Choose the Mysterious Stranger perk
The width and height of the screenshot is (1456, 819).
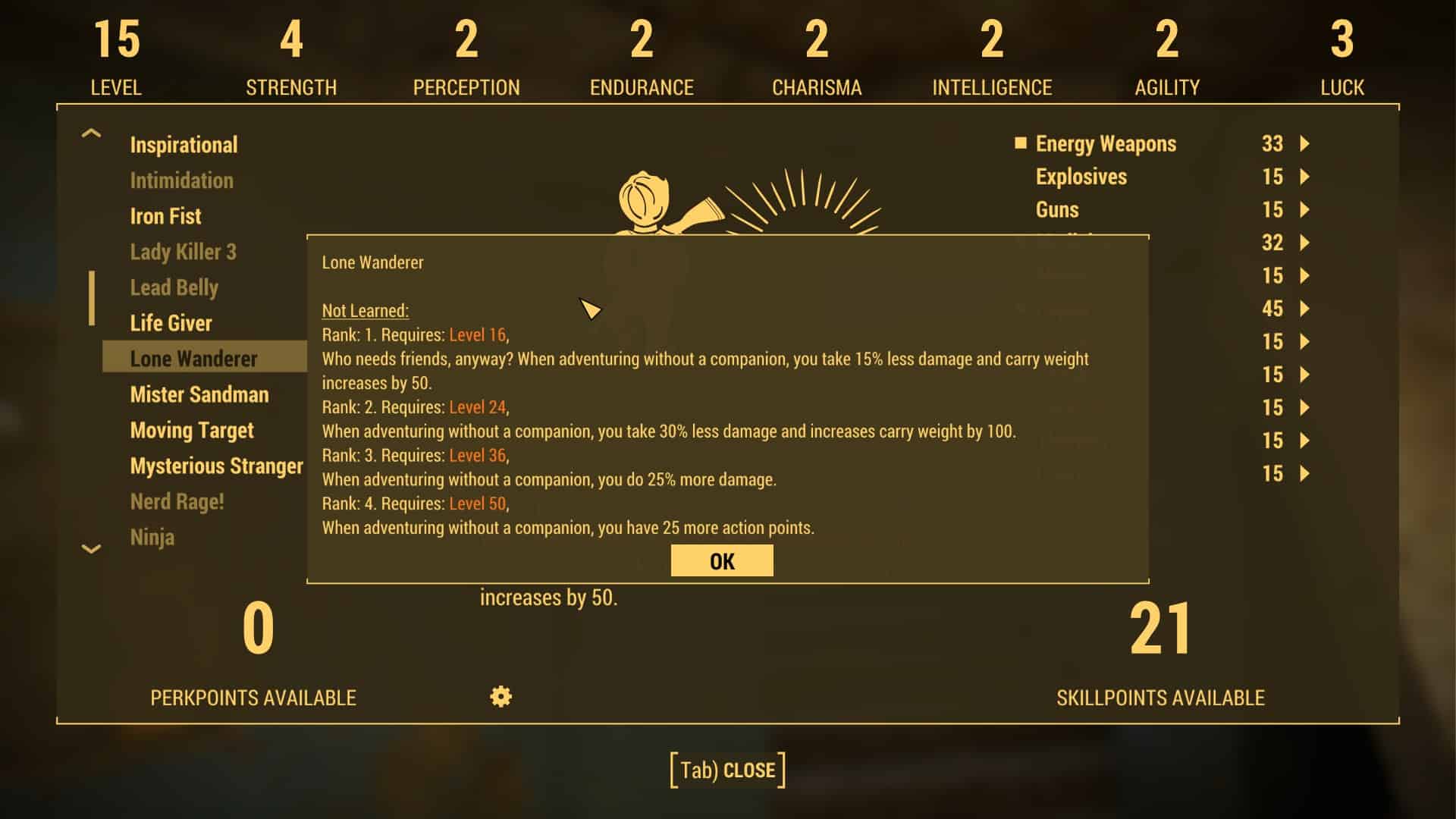(216, 466)
